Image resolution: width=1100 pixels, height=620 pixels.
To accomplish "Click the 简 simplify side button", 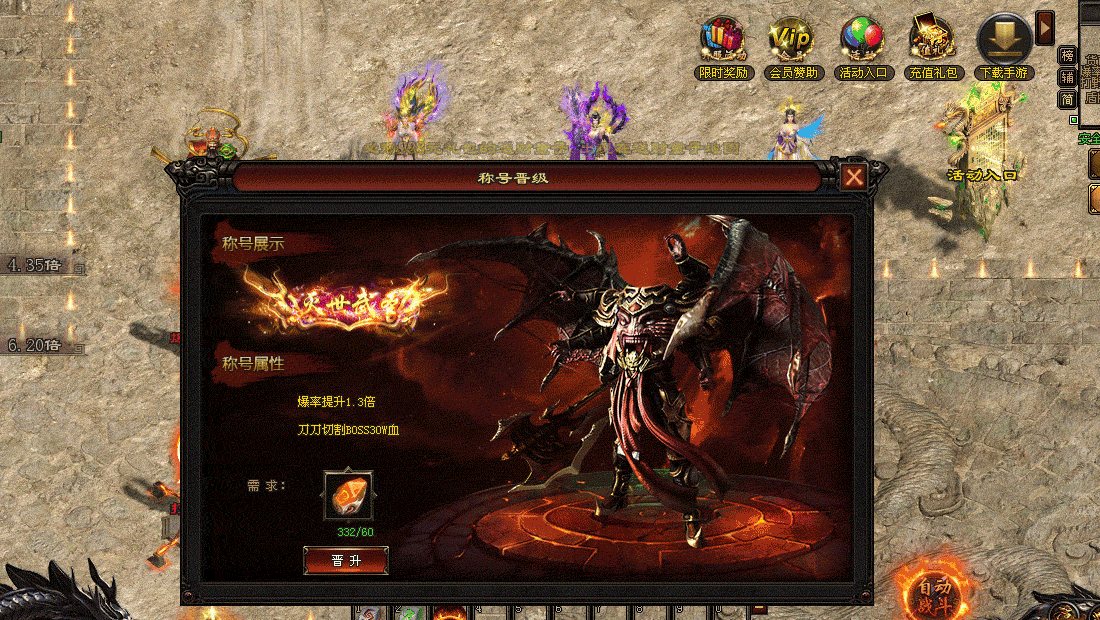I will (1068, 98).
